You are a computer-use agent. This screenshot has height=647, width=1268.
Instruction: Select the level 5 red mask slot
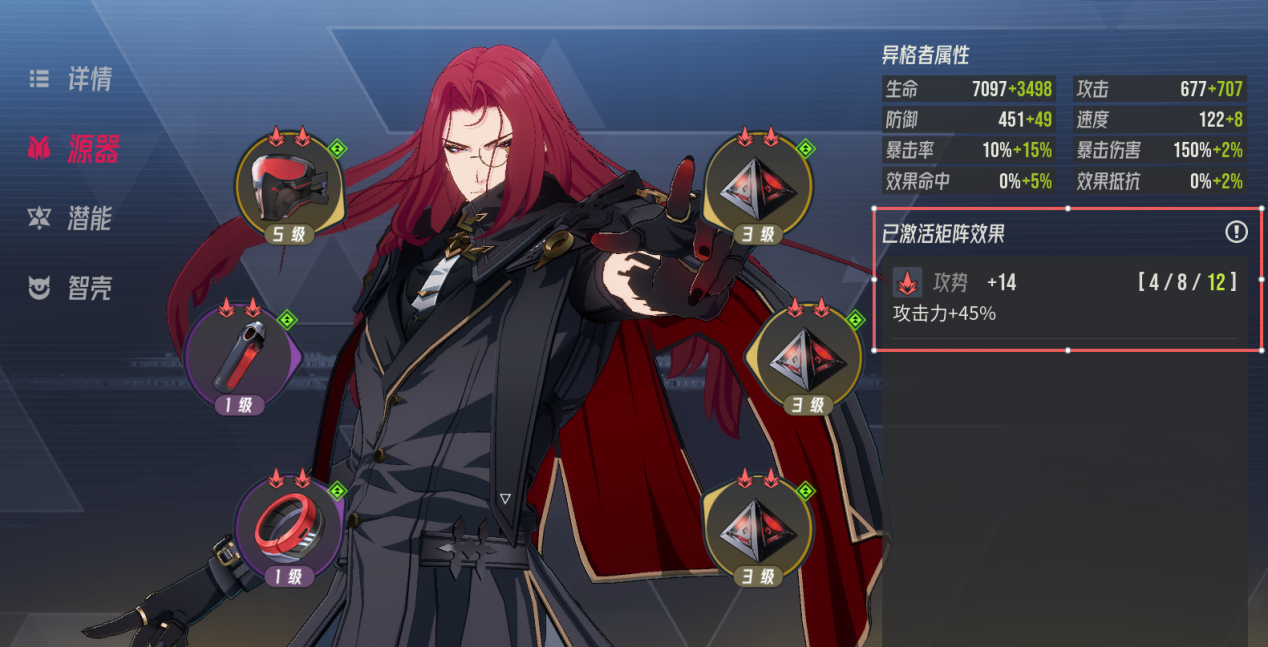[x=288, y=187]
